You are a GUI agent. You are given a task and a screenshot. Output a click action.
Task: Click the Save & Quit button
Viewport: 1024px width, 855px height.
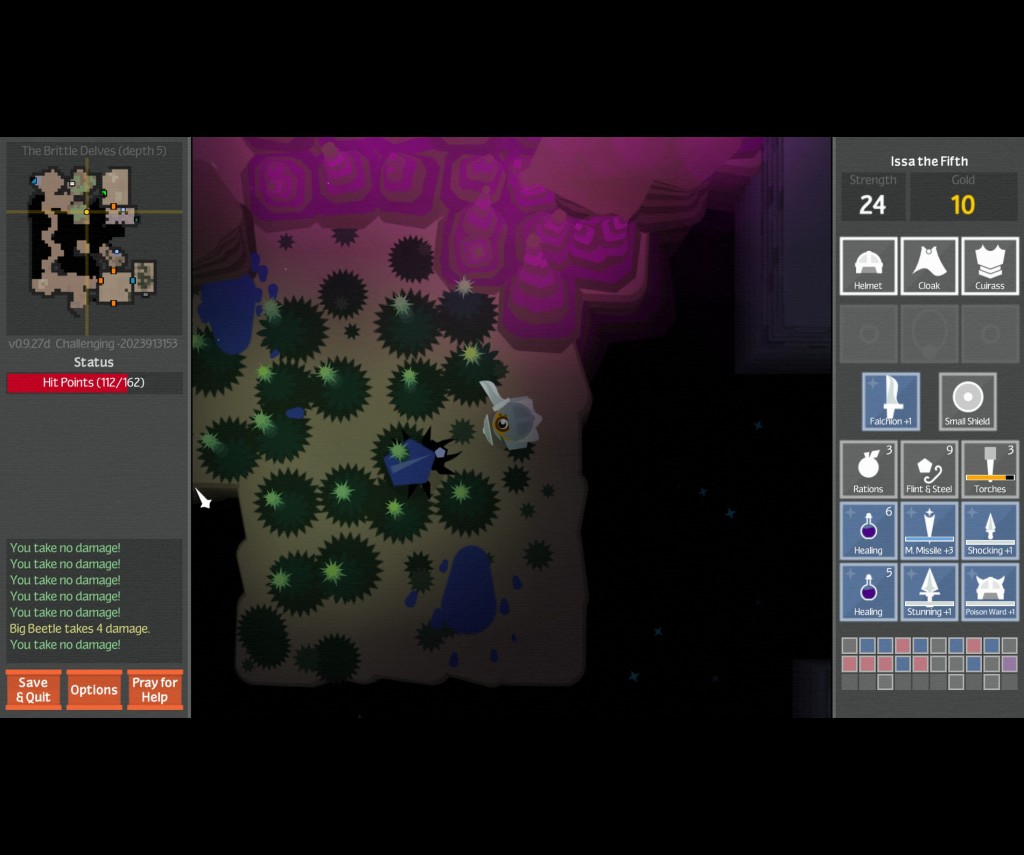(33, 689)
